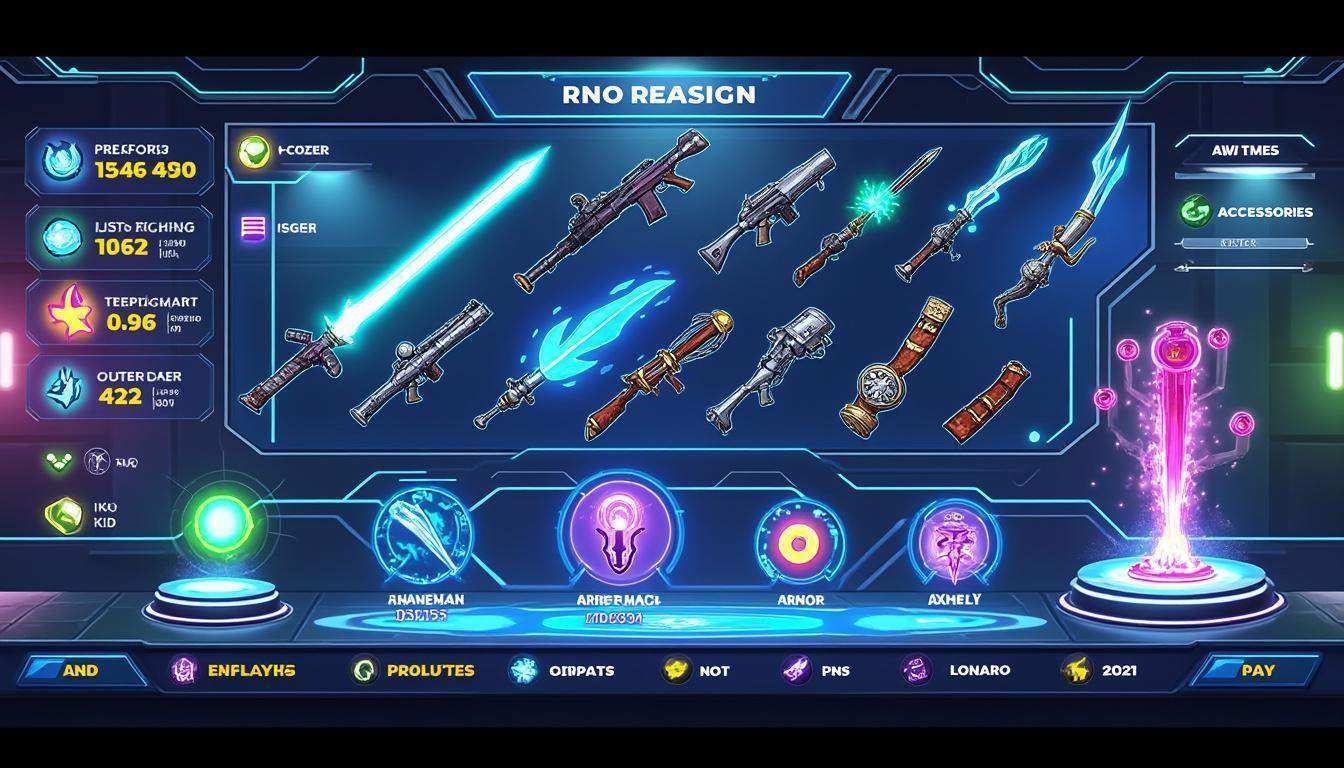Select the PAY button
This screenshot has width=1344, height=768.
1257,670
